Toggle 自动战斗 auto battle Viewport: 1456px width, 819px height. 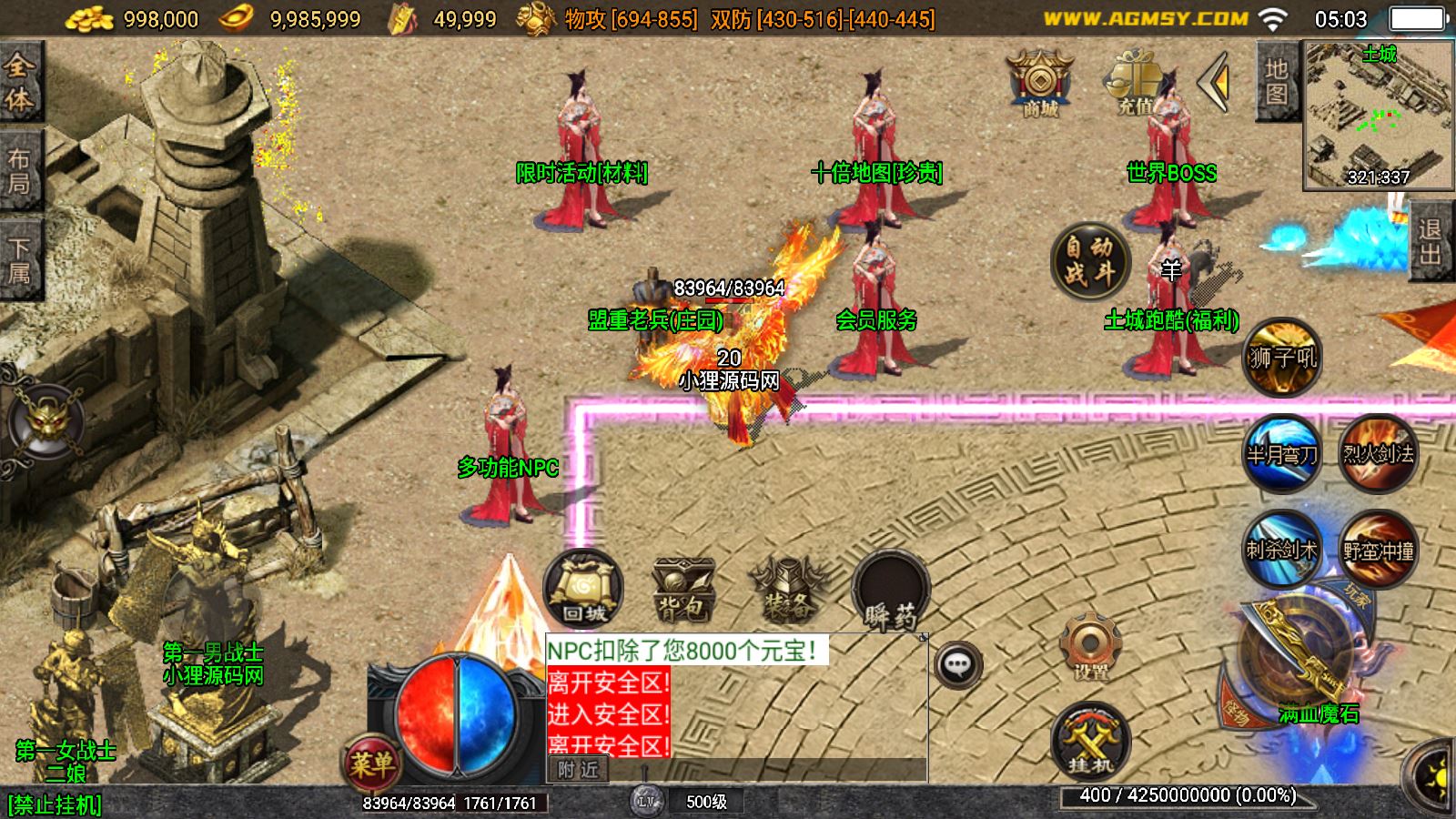click(1089, 259)
